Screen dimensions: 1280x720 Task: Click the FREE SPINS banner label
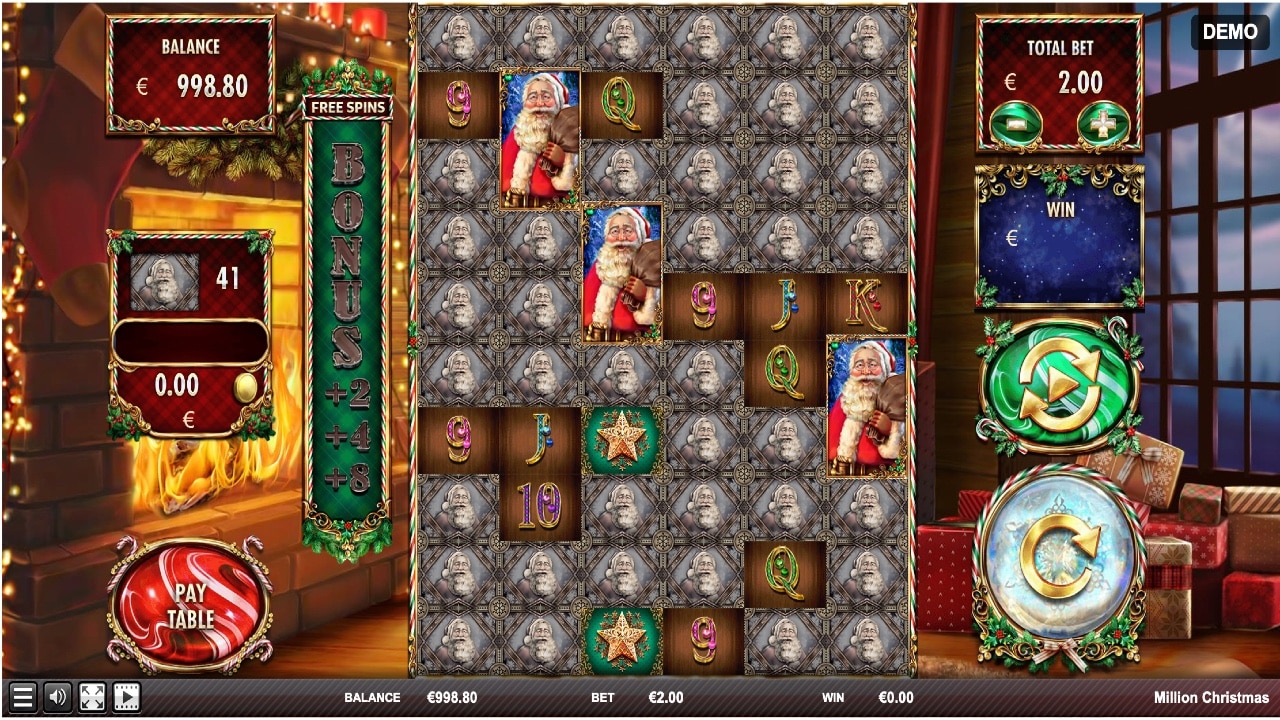pos(344,107)
